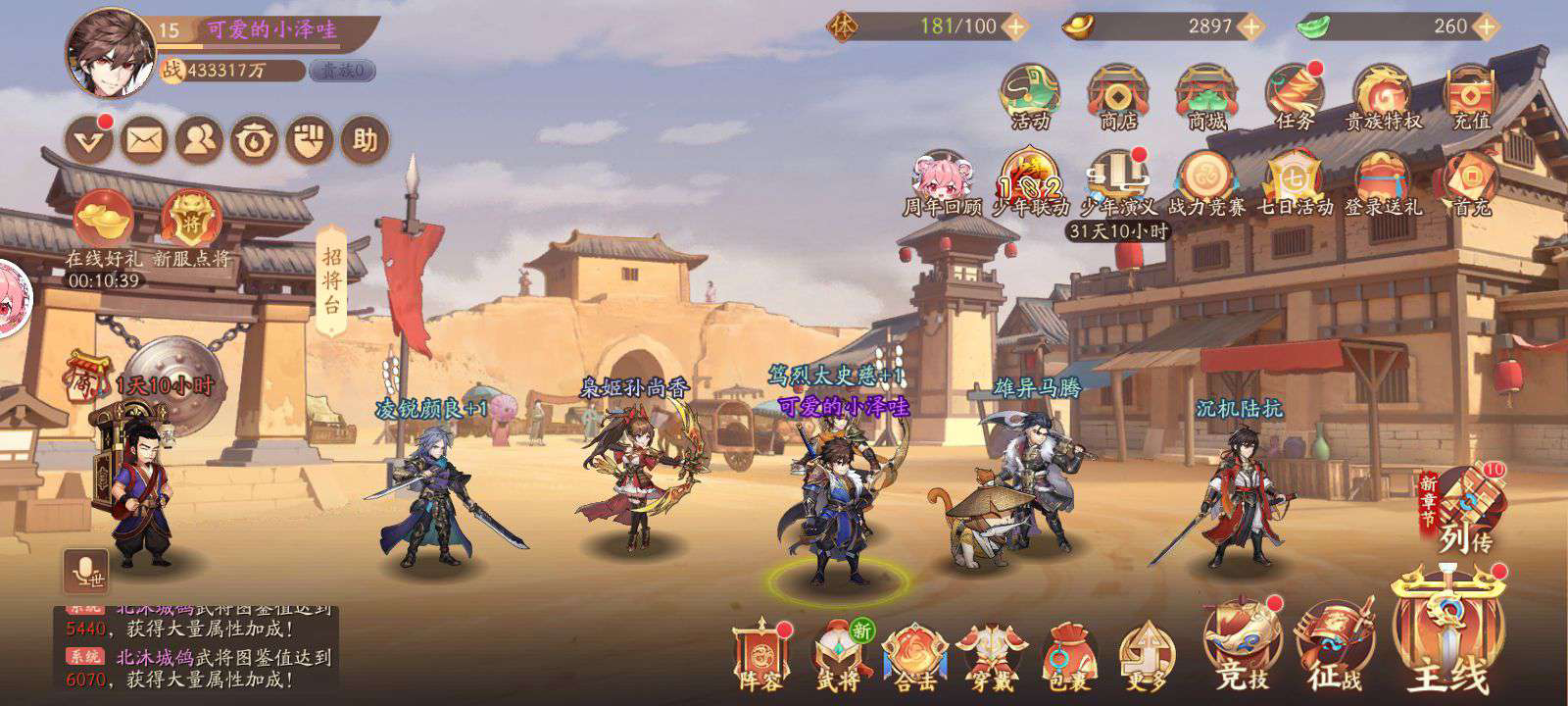Open the 任务 quests icon

[x=1294, y=97]
